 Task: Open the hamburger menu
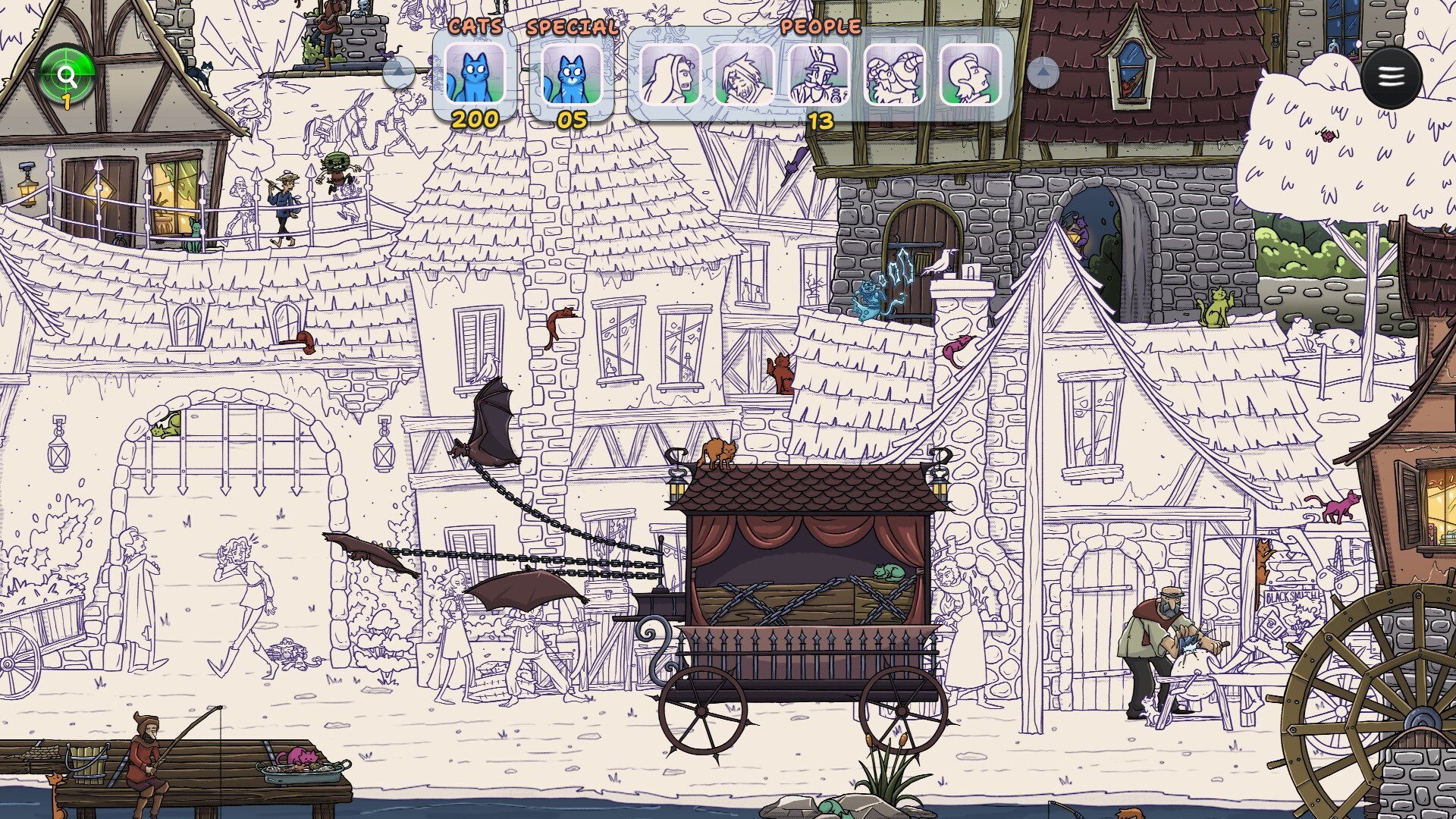pos(1391,77)
